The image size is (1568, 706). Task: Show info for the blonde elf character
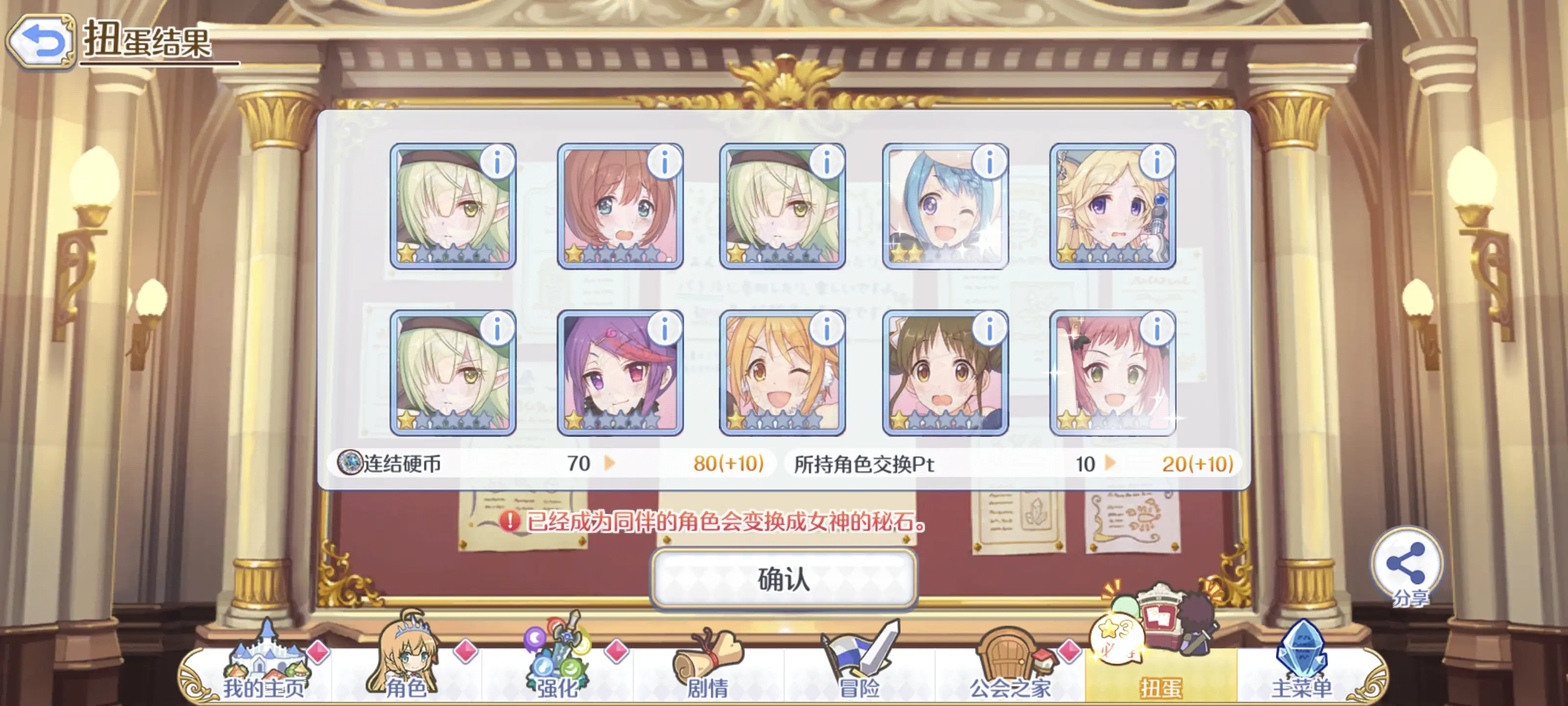[x=1156, y=163]
